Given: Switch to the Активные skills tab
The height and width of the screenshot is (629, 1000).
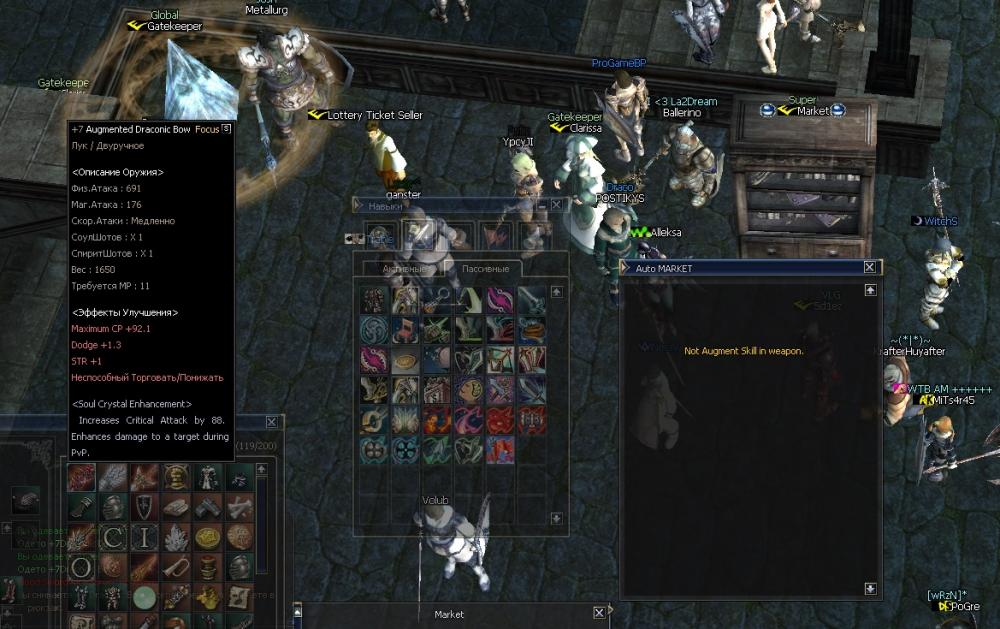Looking at the screenshot, I should pyautogui.click(x=407, y=269).
